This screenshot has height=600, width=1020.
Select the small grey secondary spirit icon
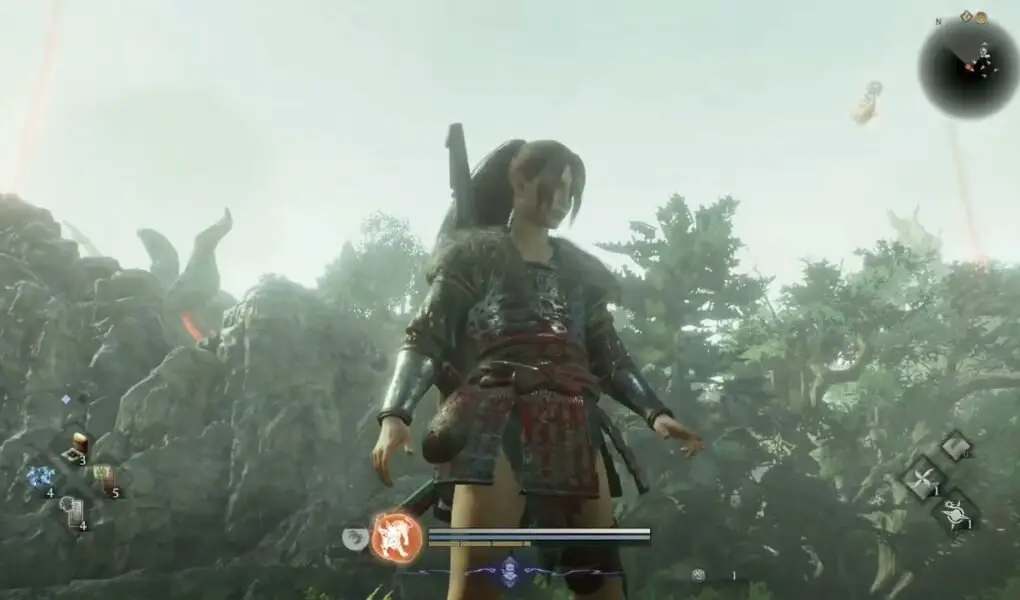tap(355, 538)
